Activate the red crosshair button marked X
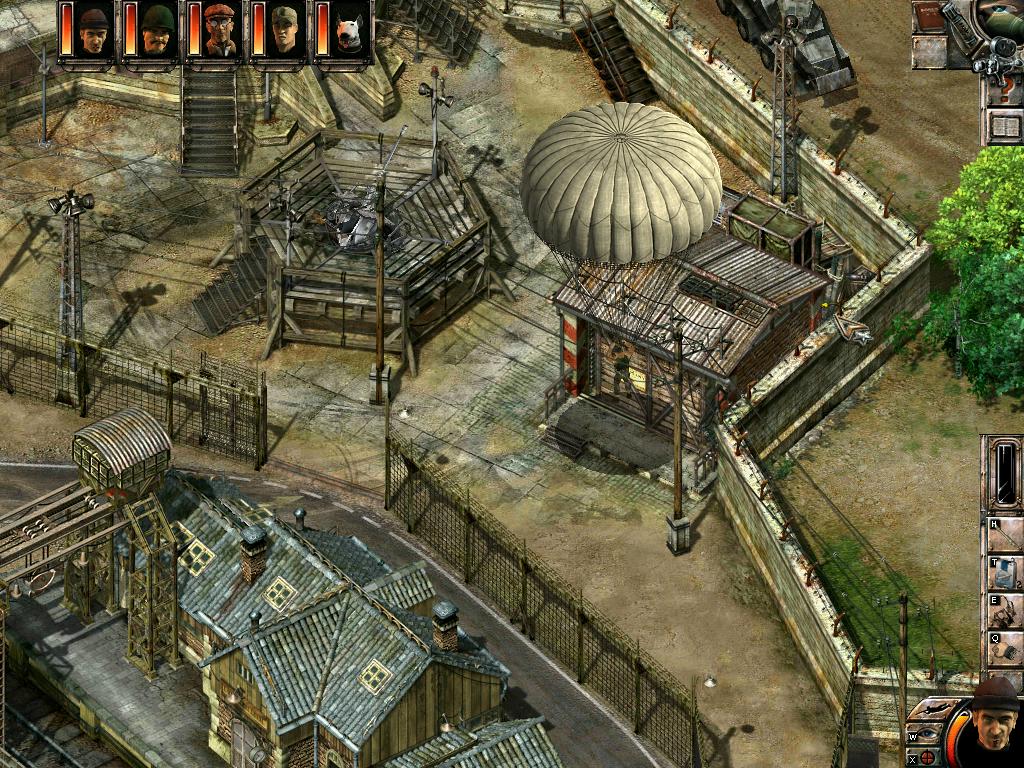 coord(926,757)
